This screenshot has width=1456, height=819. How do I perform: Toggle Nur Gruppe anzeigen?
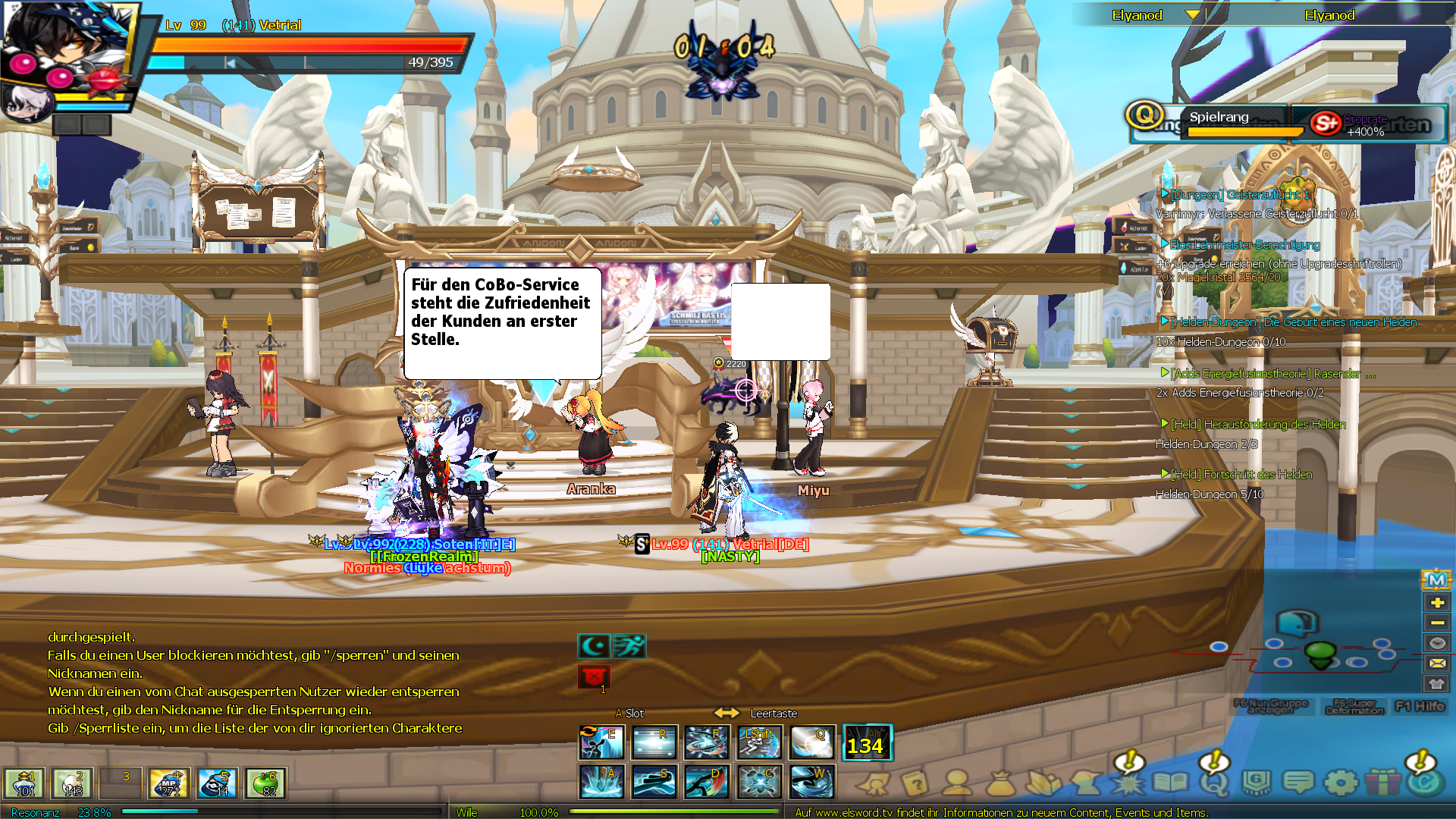click(x=1271, y=706)
